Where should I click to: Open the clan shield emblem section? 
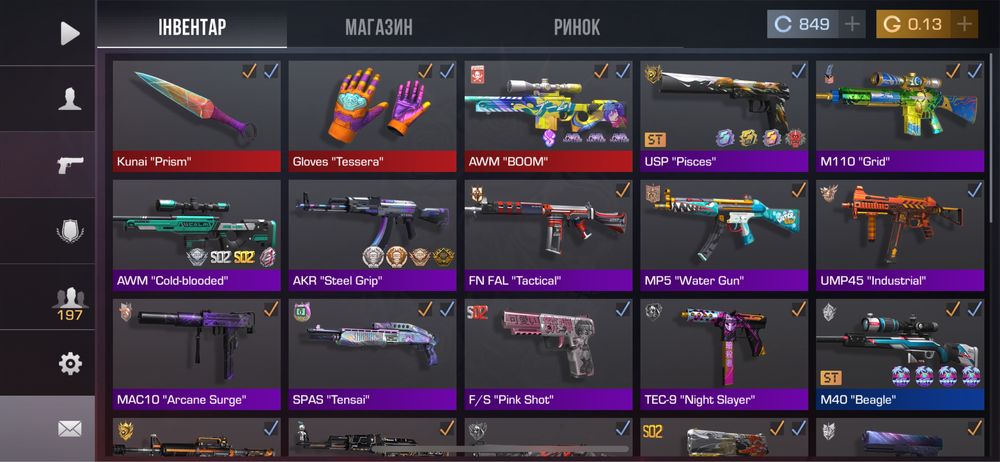[x=69, y=231]
